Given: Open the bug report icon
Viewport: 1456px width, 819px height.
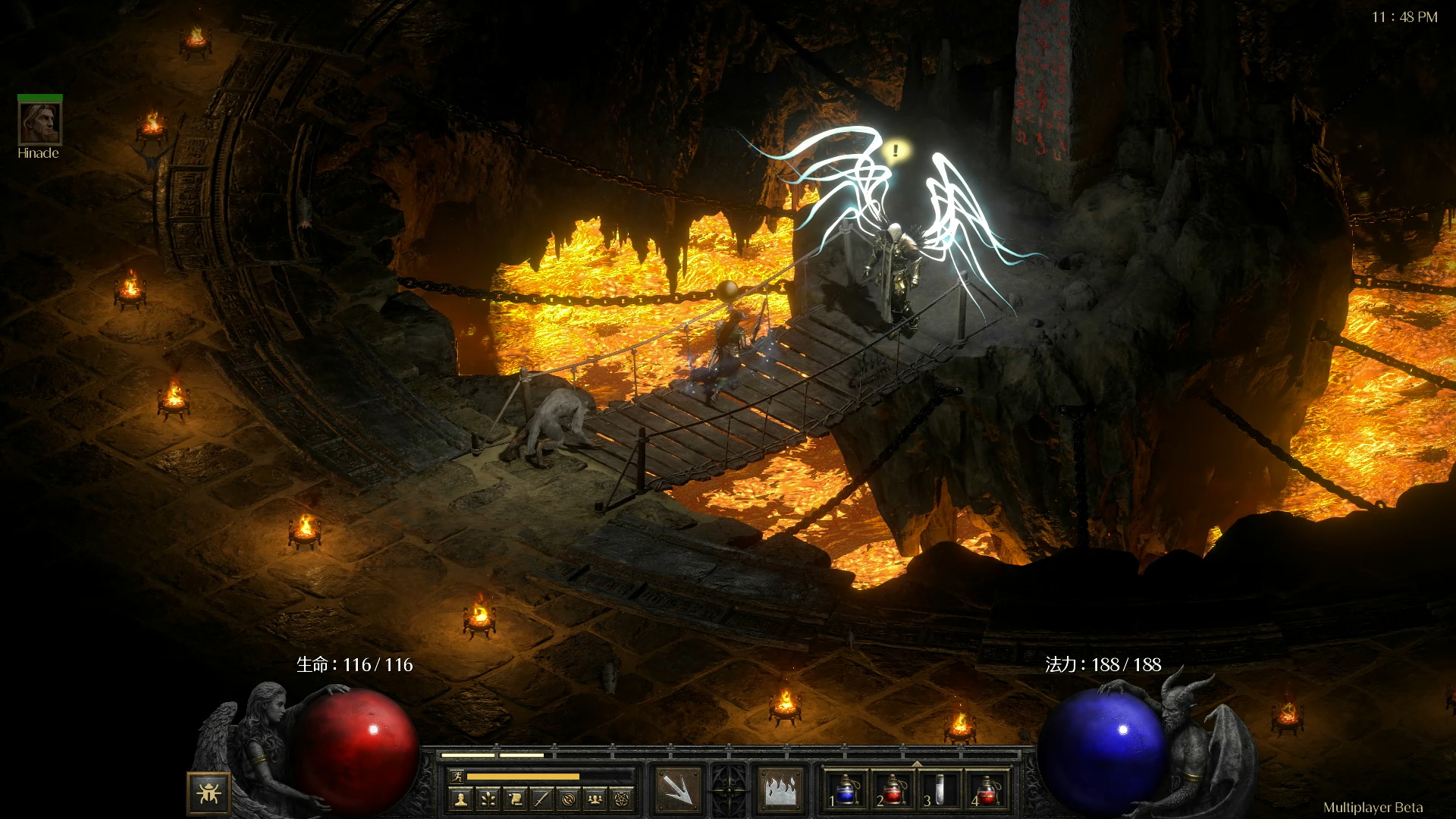Looking at the screenshot, I should (209, 793).
